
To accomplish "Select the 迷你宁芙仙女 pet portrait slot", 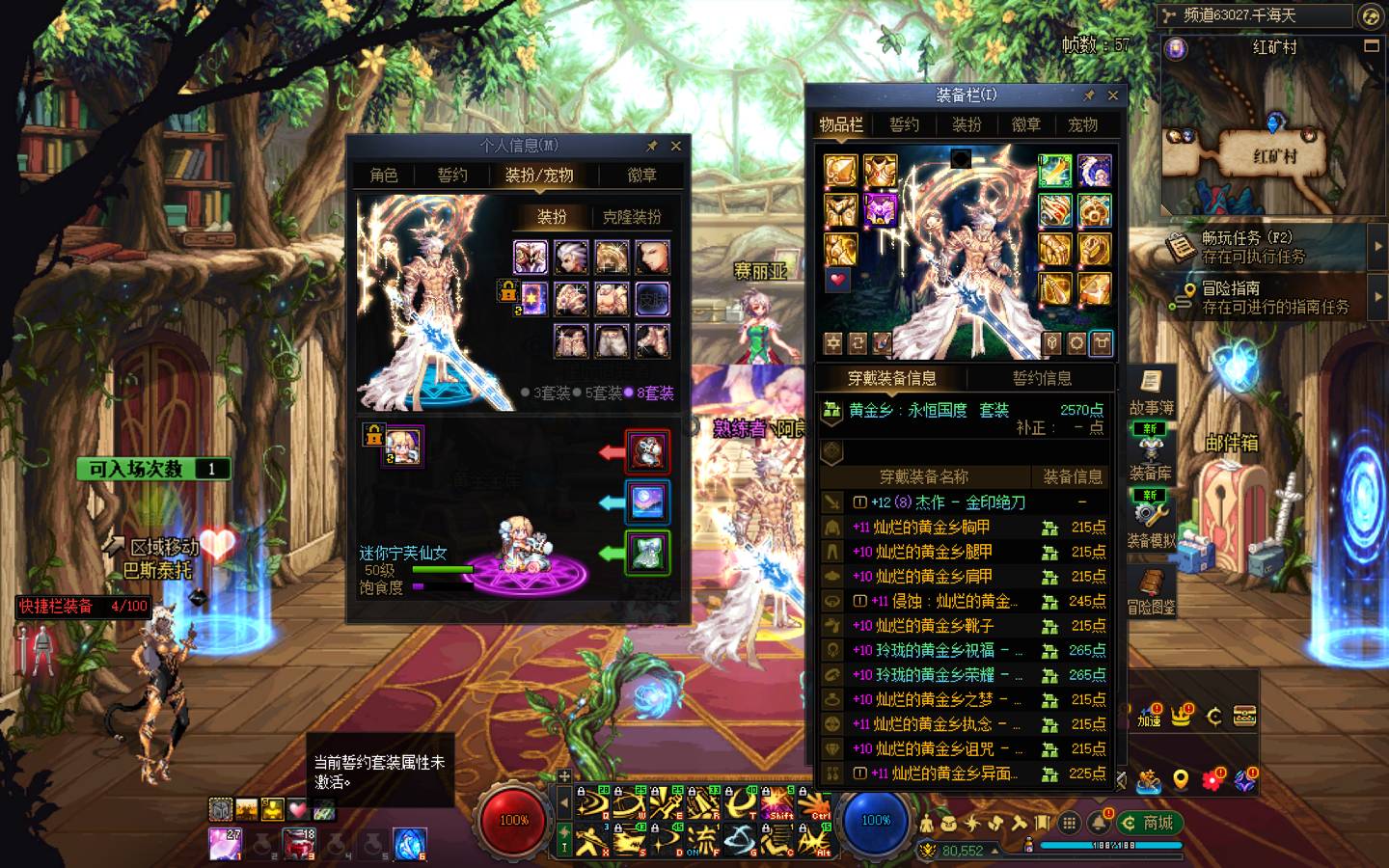I will click(403, 447).
